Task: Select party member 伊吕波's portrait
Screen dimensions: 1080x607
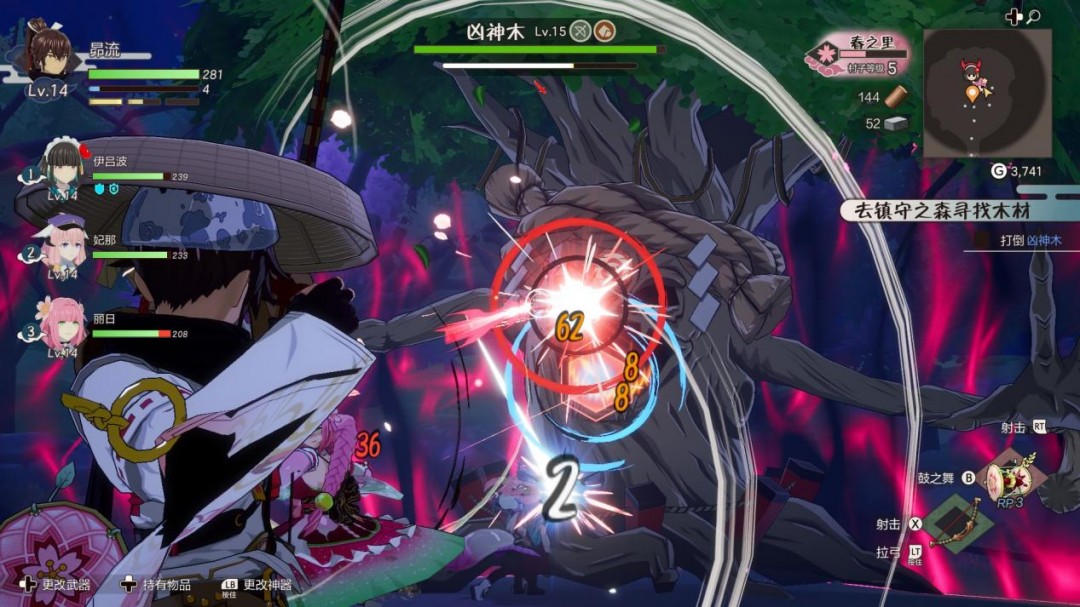Action: click(63, 166)
